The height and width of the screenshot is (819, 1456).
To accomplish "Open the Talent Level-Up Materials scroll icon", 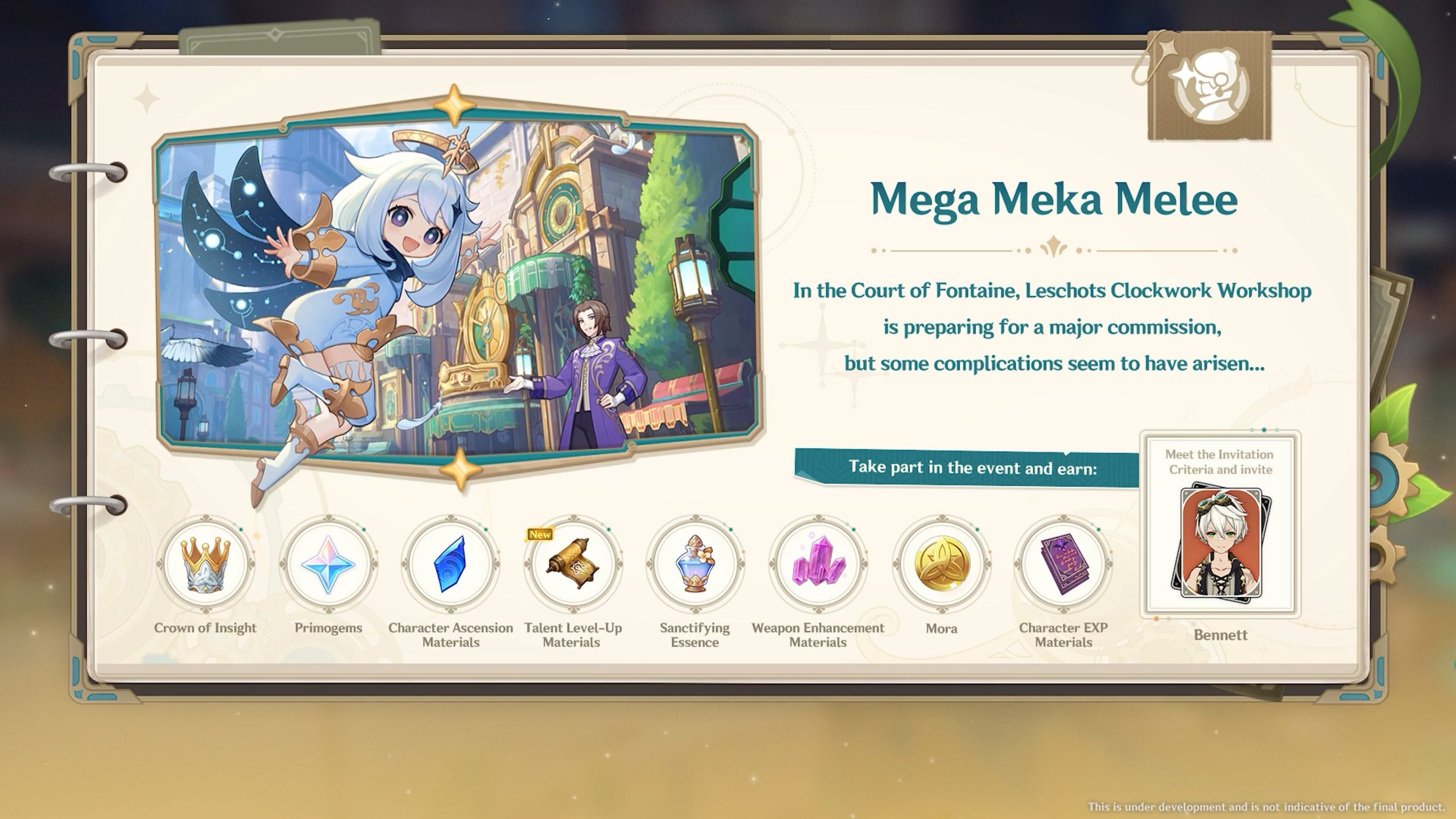I will [572, 564].
